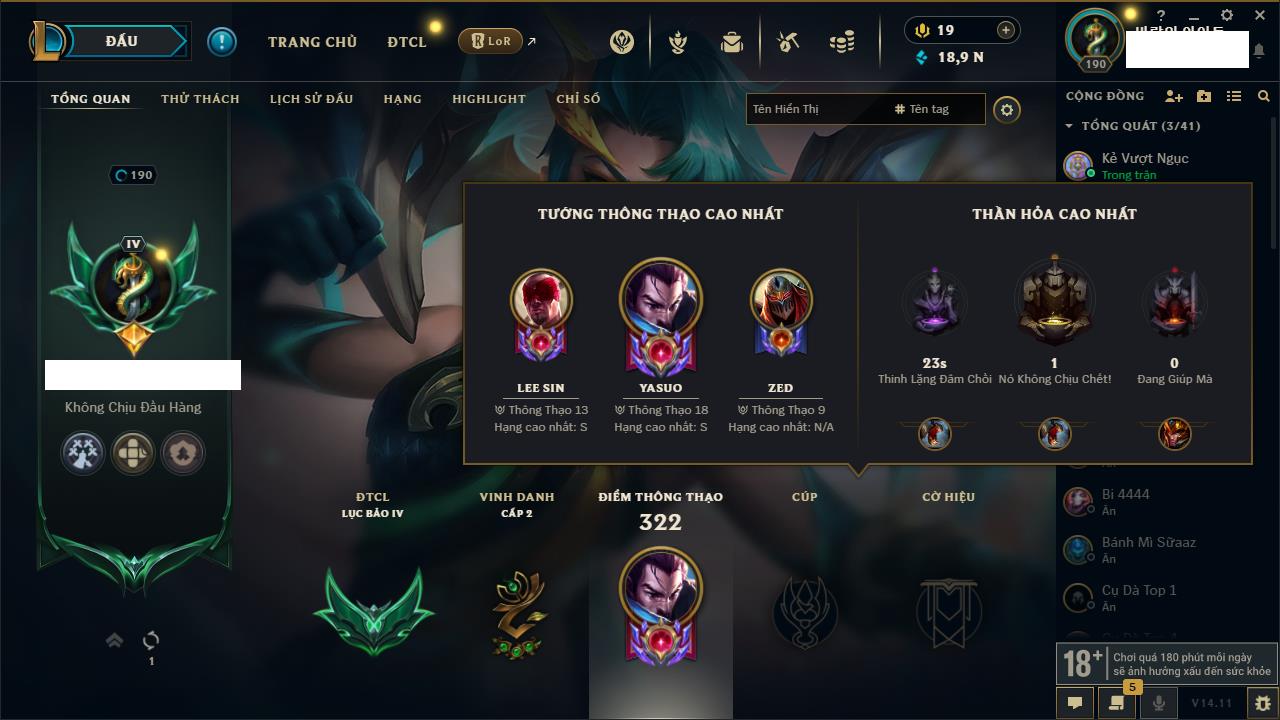Switch to the LỊCH SỬ ĐẤU tab
This screenshot has width=1280, height=720.
click(x=311, y=99)
